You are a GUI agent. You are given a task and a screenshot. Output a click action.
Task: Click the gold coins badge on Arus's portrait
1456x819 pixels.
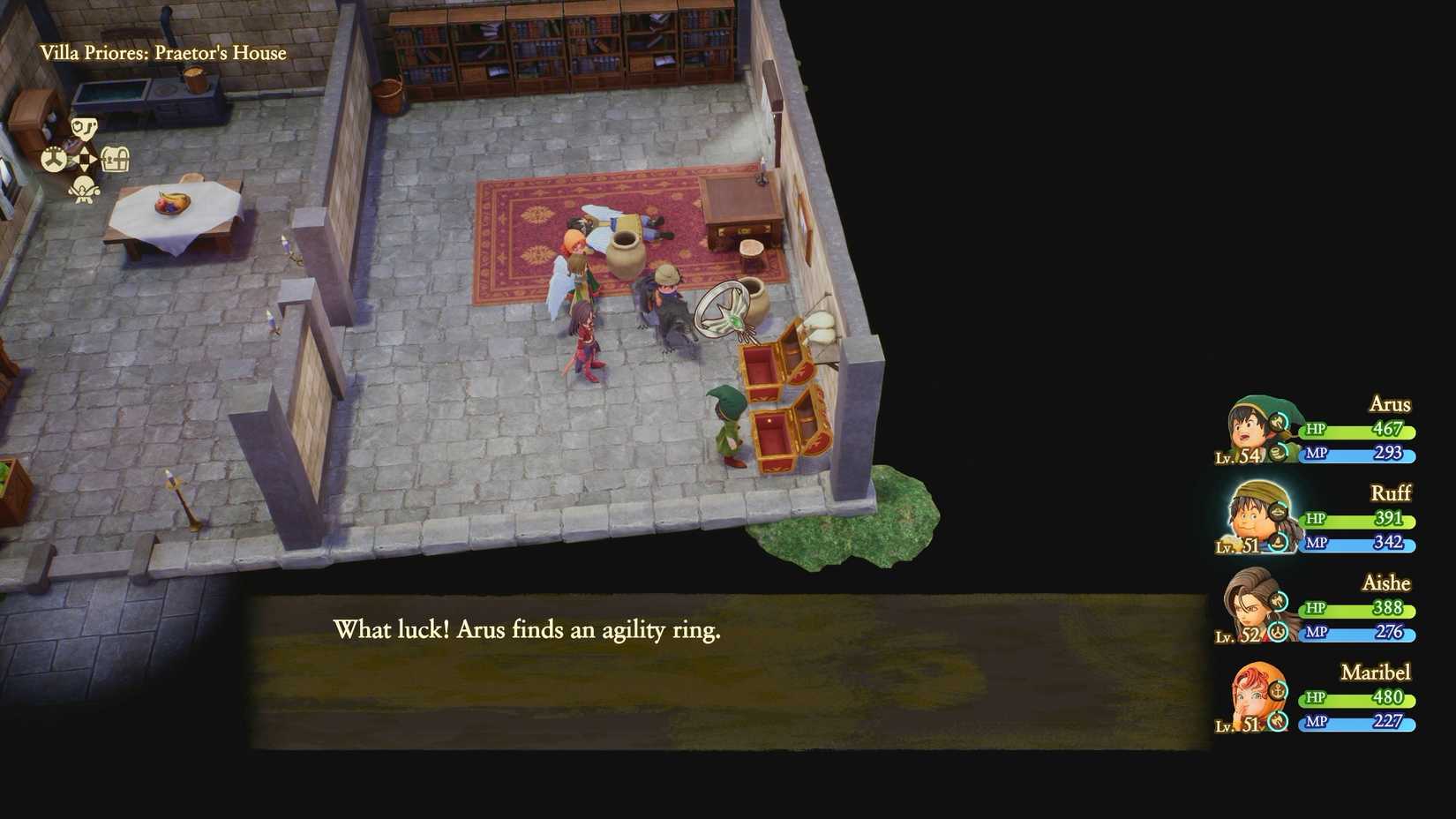coord(1278,454)
